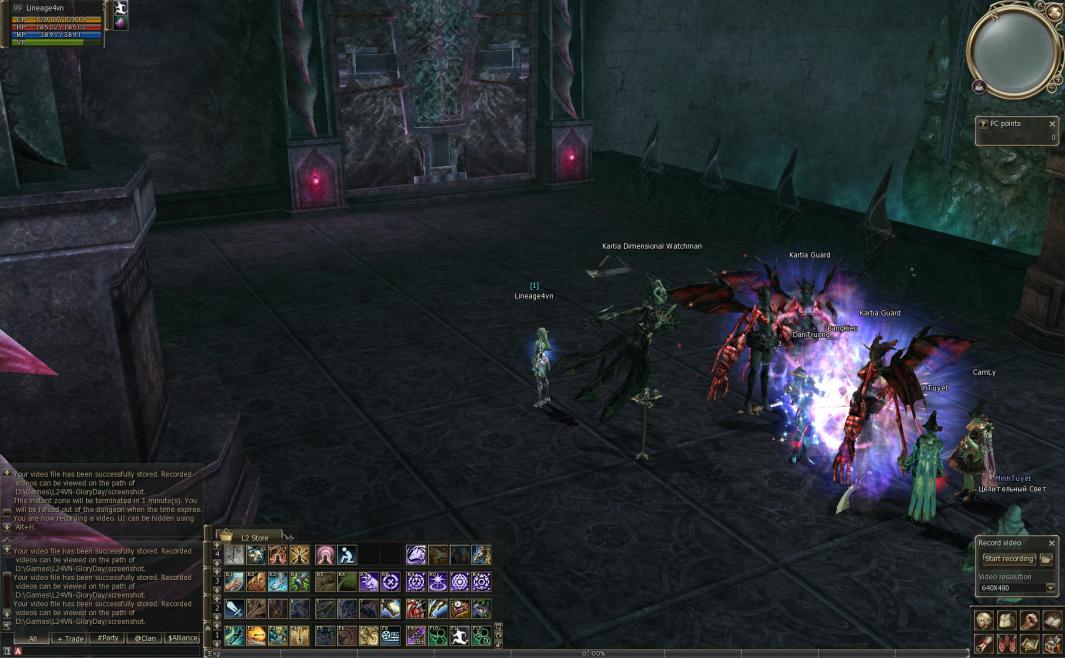Activate the purple wolf head skill

pos(416,555)
